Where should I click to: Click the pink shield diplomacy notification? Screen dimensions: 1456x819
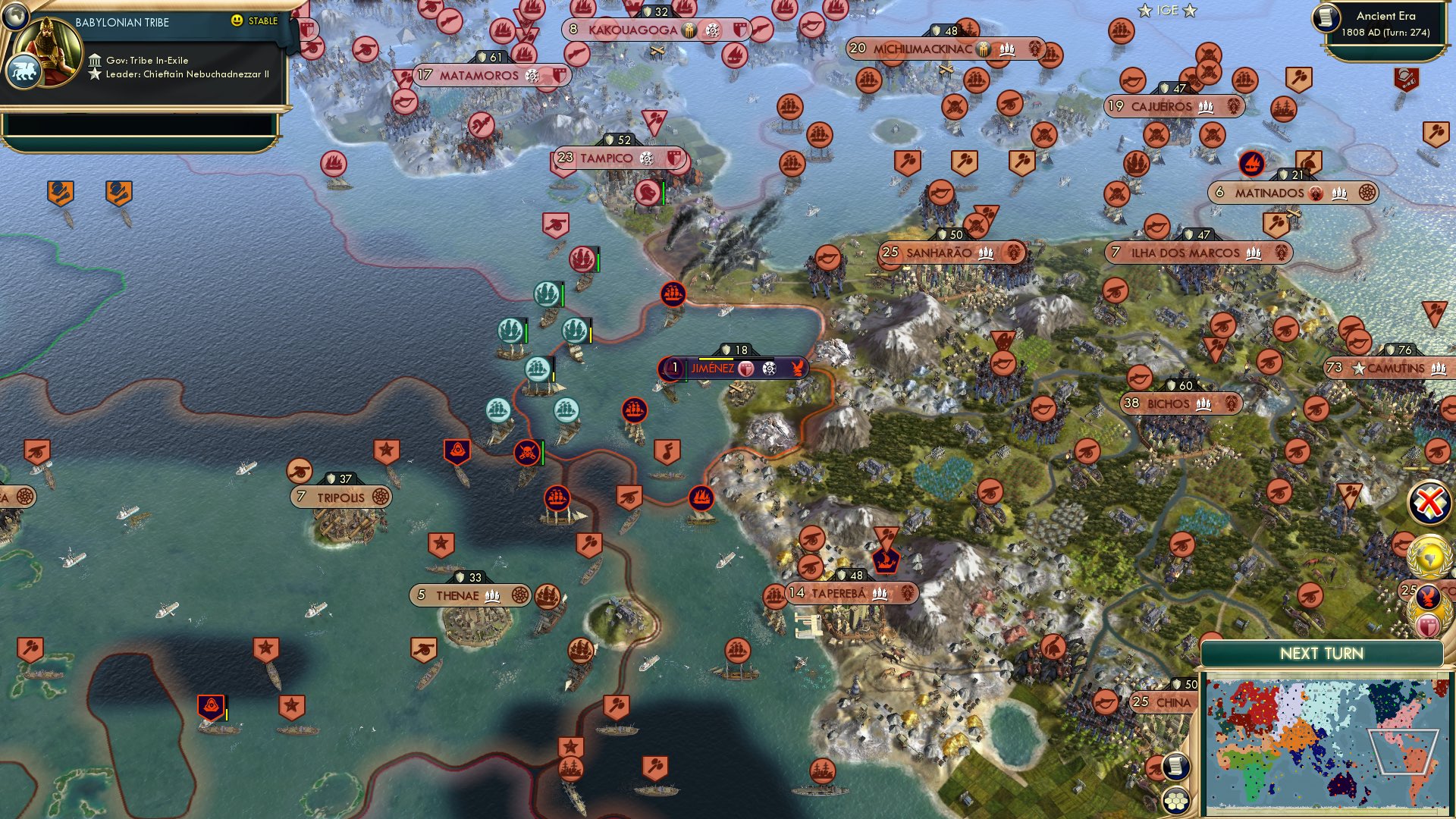pyautogui.click(x=1428, y=625)
